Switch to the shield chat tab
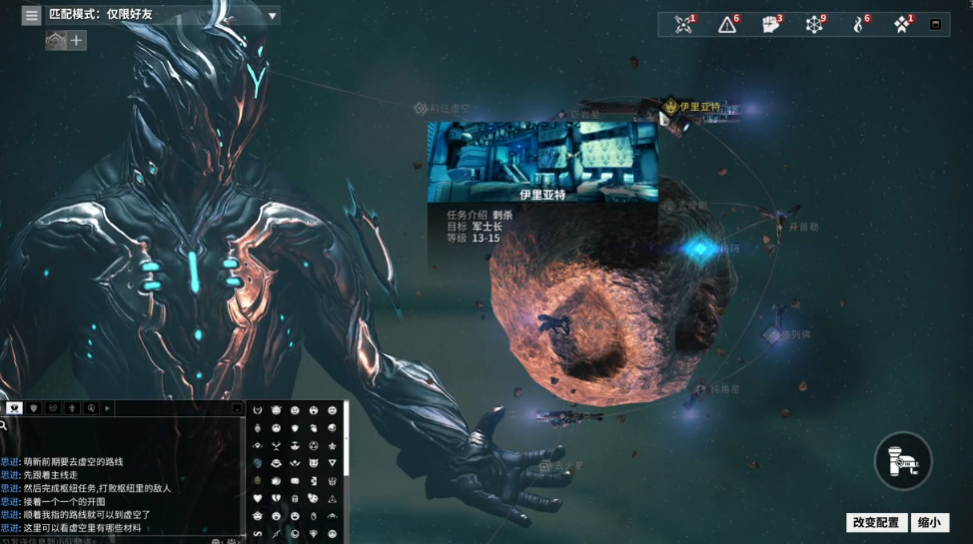The width and height of the screenshot is (973, 544). click(35, 408)
